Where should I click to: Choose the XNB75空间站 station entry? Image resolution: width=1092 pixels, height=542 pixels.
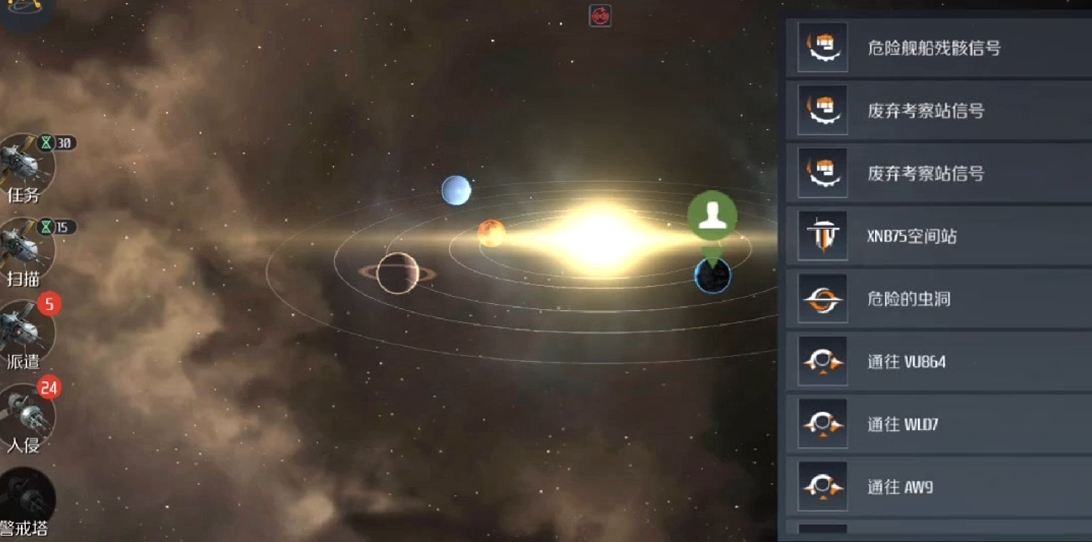[x=935, y=236]
